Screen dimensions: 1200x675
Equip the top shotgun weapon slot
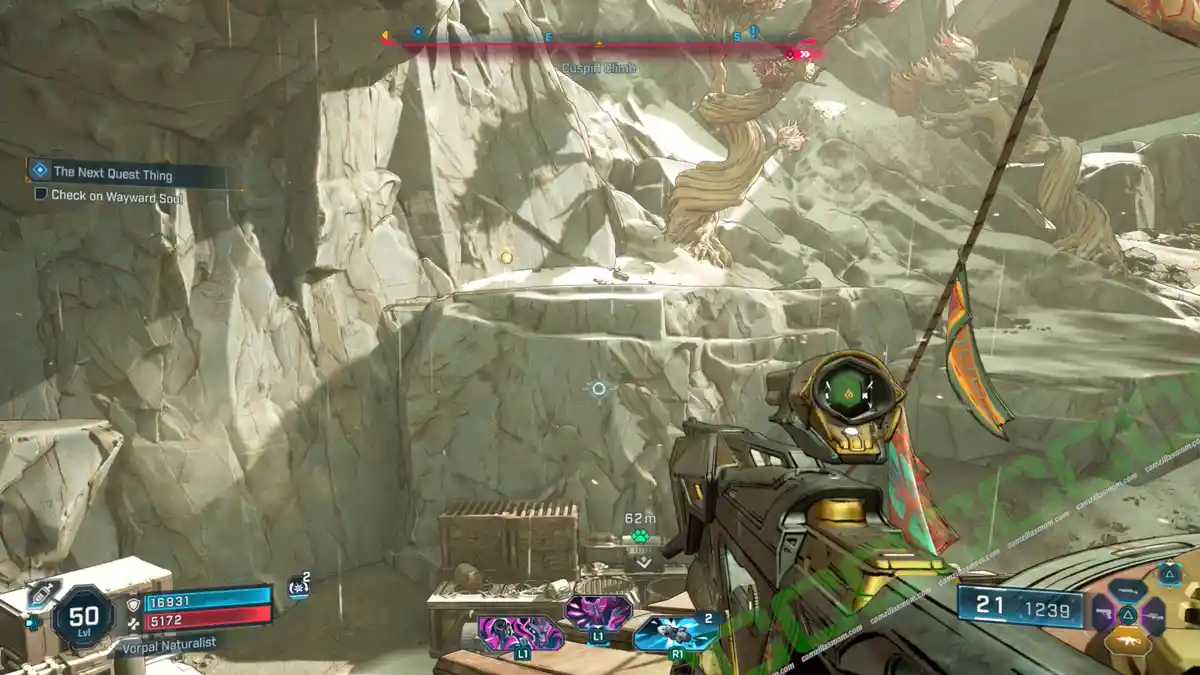pyautogui.click(x=1127, y=591)
